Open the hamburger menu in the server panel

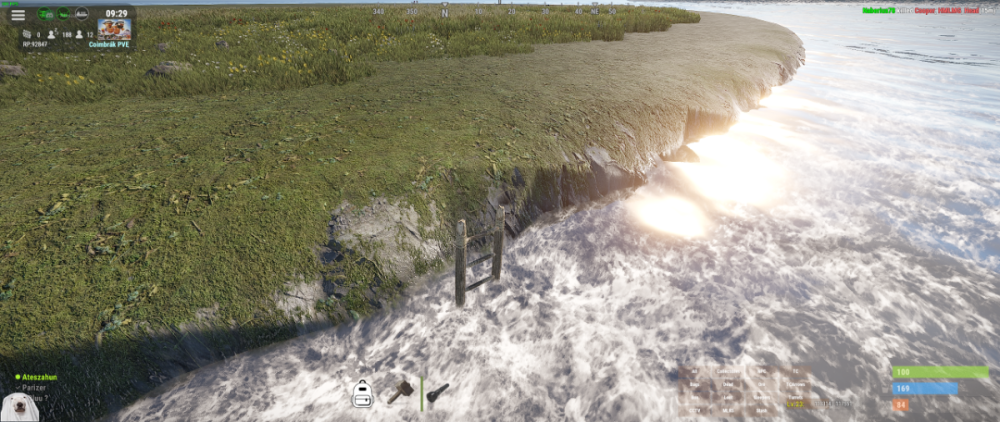[18, 15]
